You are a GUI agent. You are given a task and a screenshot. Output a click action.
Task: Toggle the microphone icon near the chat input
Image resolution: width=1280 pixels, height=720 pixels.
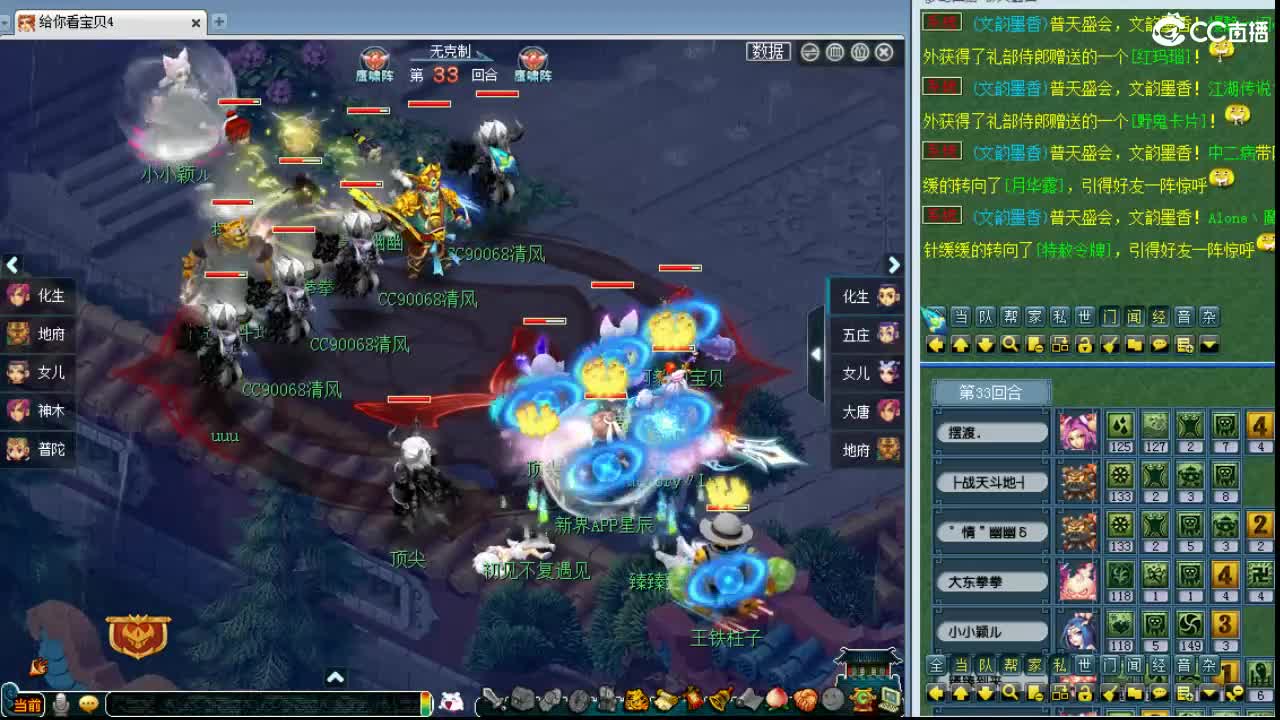(x=60, y=703)
